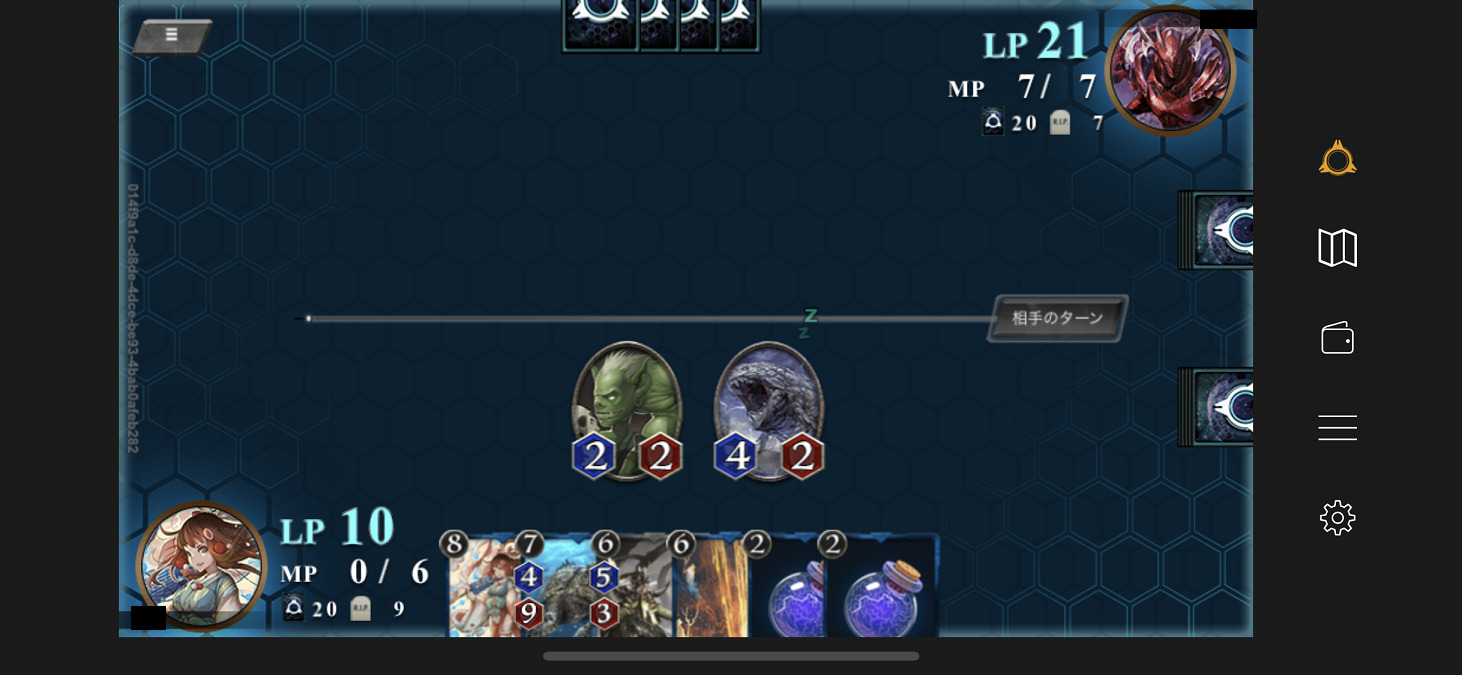
Task: Open the gear settings icon
Action: click(1337, 518)
